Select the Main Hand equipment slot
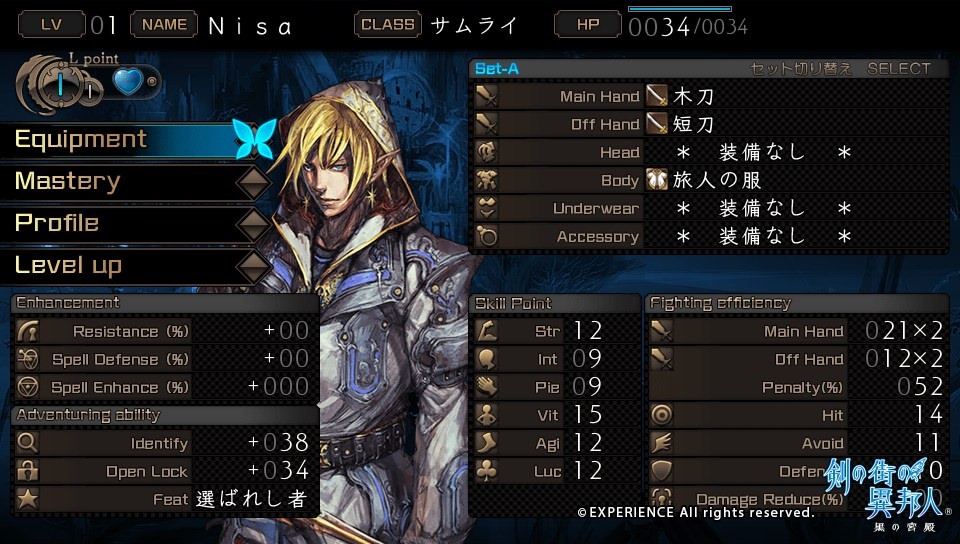The image size is (960, 544). (x=708, y=97)
